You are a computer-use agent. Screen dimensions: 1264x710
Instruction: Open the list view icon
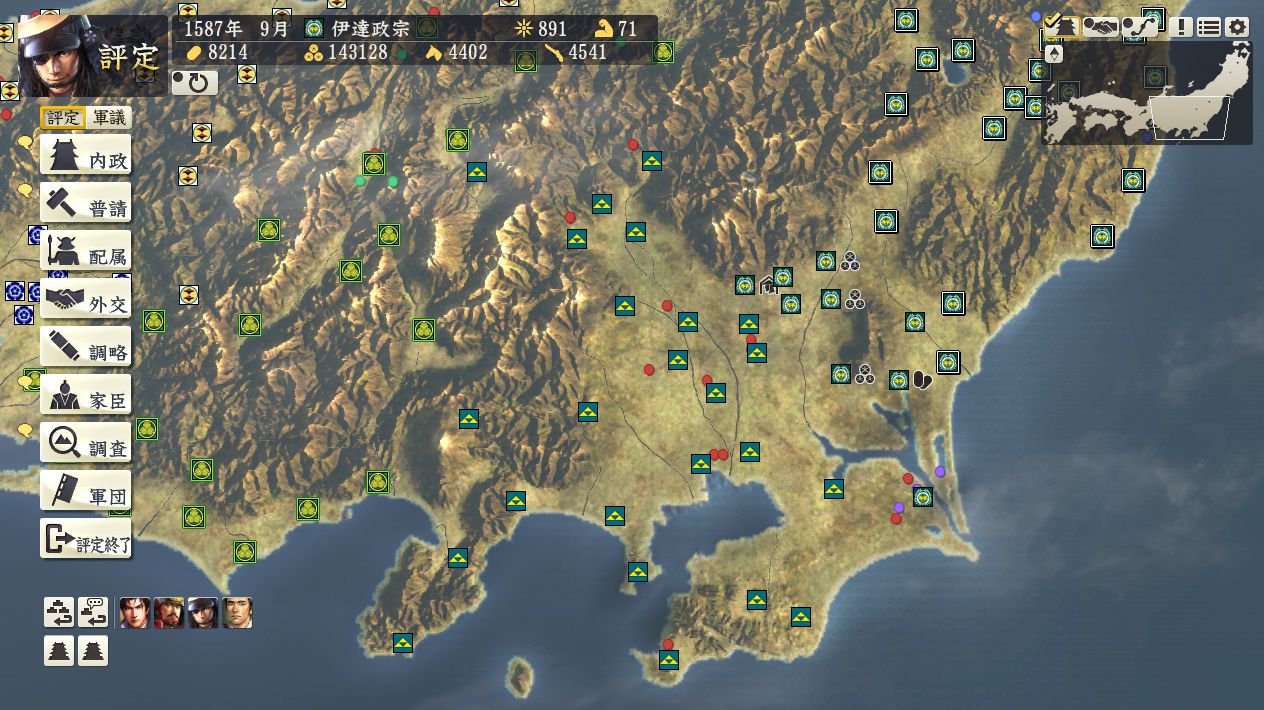(1209, 28)
